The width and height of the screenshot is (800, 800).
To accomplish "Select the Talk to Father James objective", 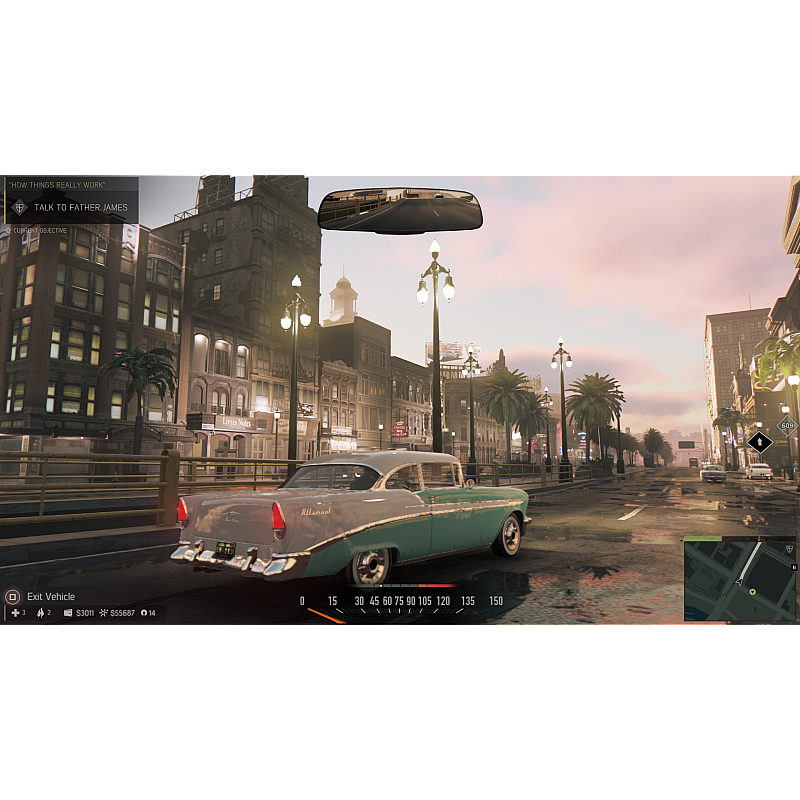I will pyautogui.click(x=80, y=208).
